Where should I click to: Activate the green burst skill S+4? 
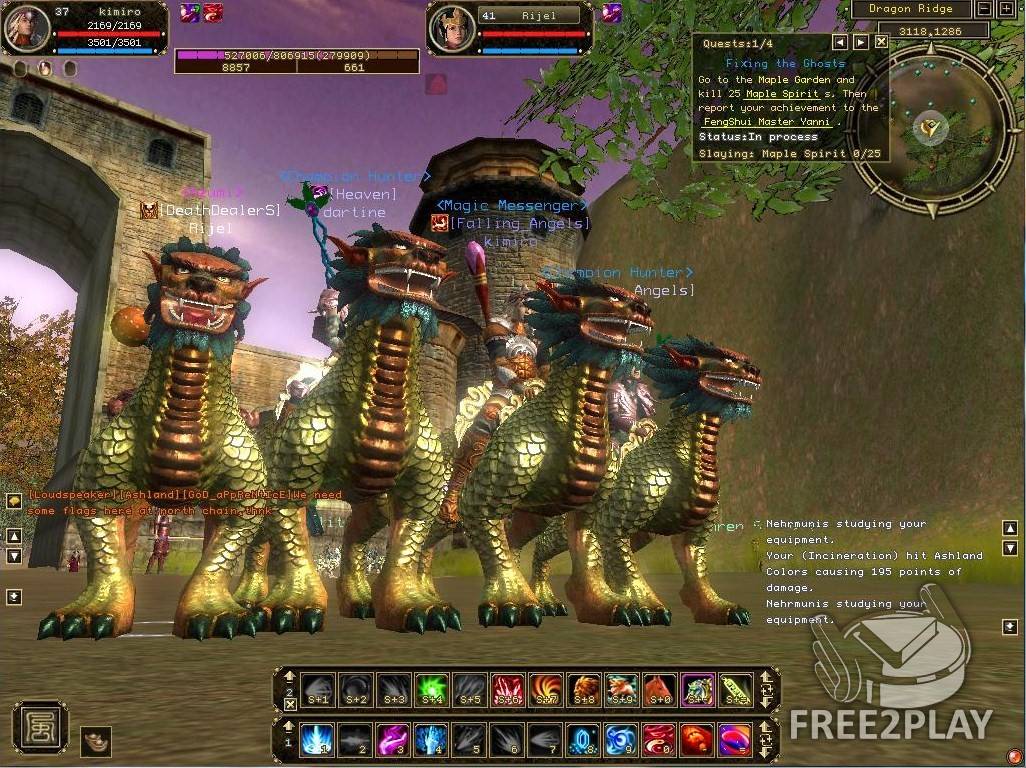click(x=432, y=689)
